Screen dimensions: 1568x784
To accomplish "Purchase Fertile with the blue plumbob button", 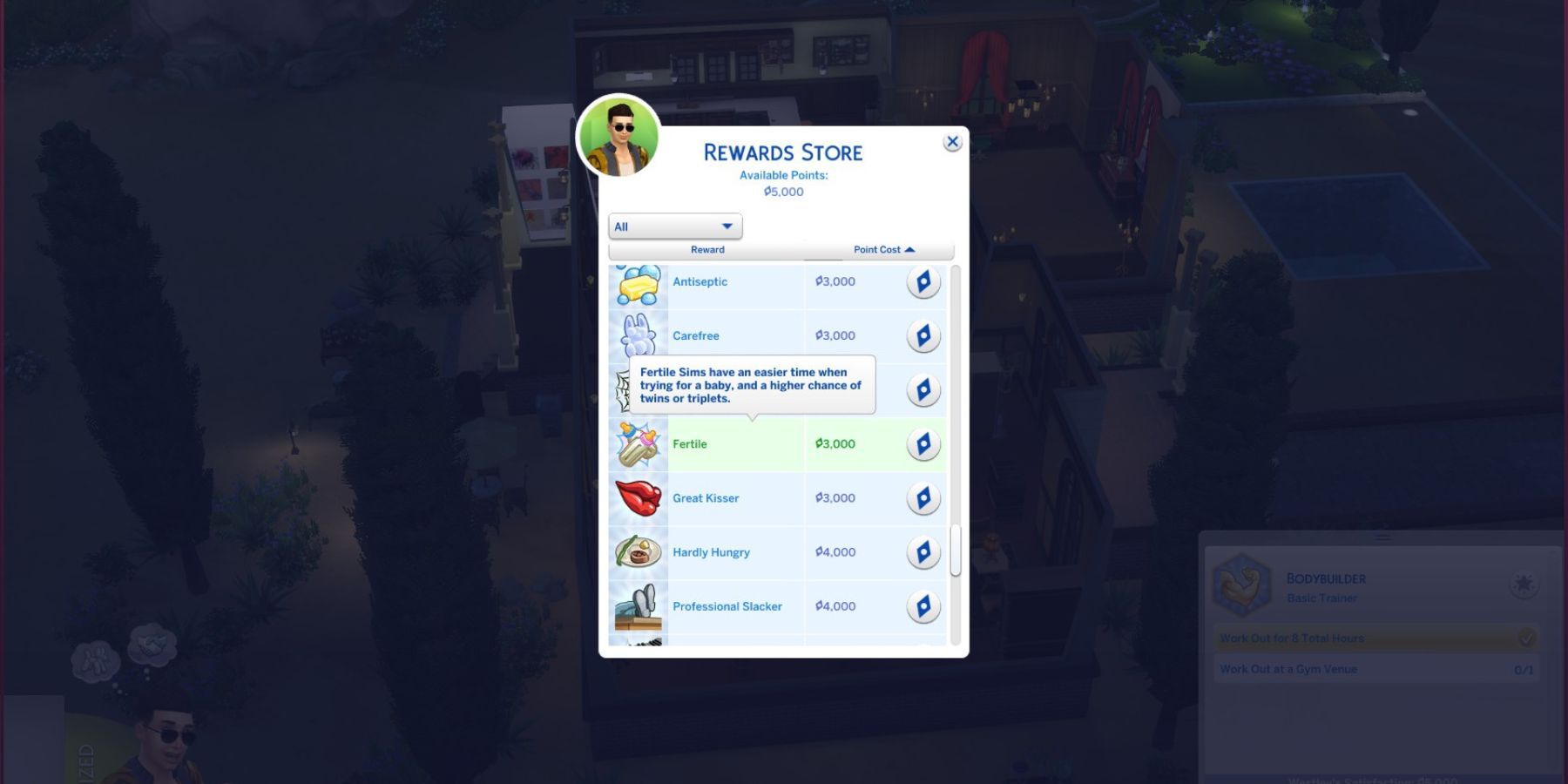I will pyautogui.click(x=924, y=444).
